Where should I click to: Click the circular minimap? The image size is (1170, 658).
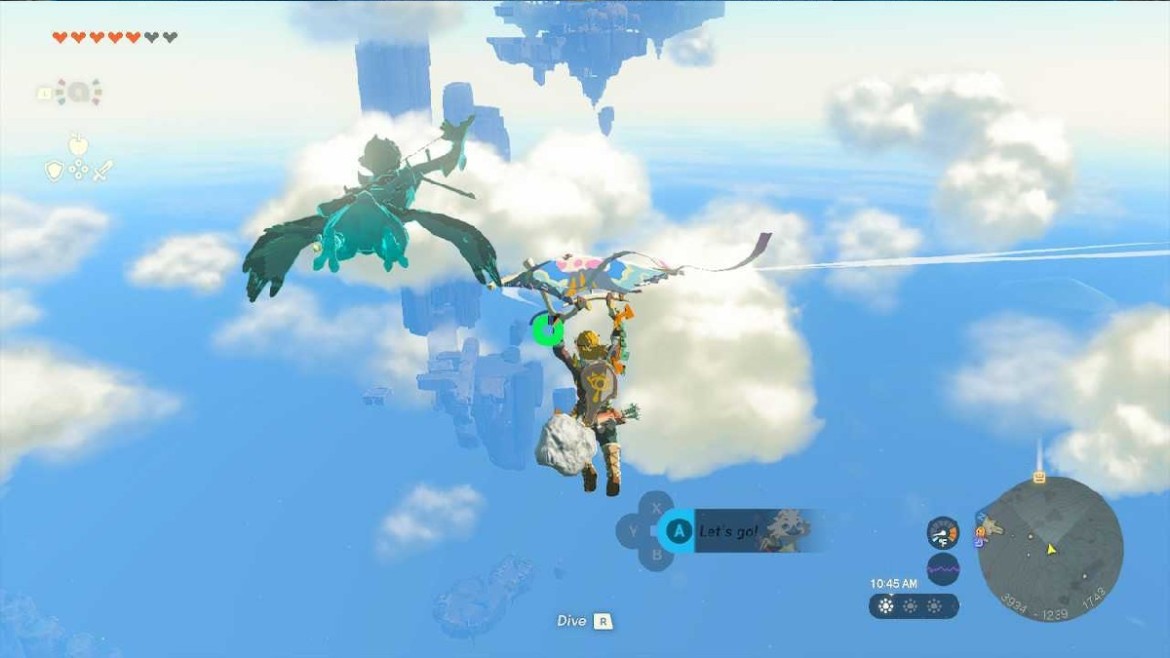point(1049,548)
